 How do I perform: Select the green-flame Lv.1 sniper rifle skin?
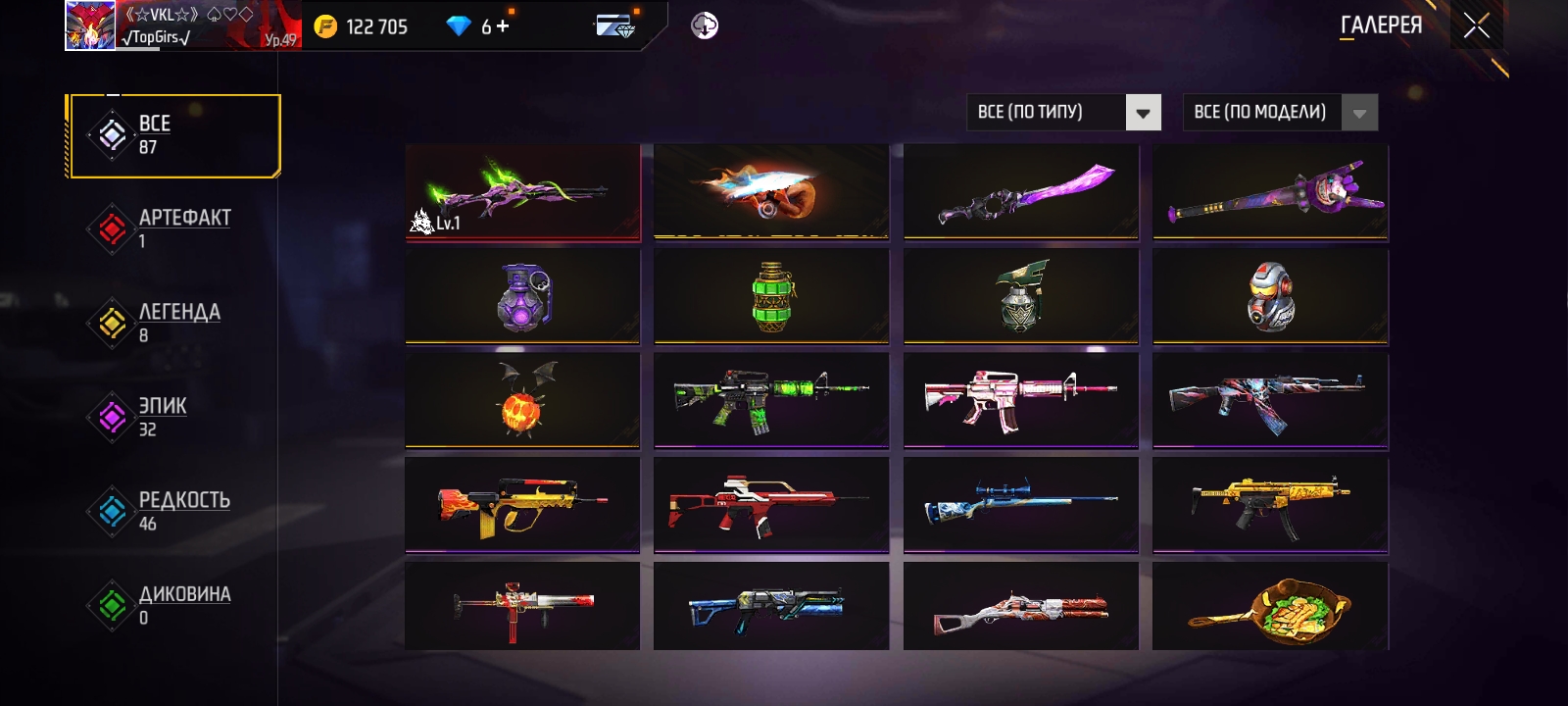pos(522,191)
